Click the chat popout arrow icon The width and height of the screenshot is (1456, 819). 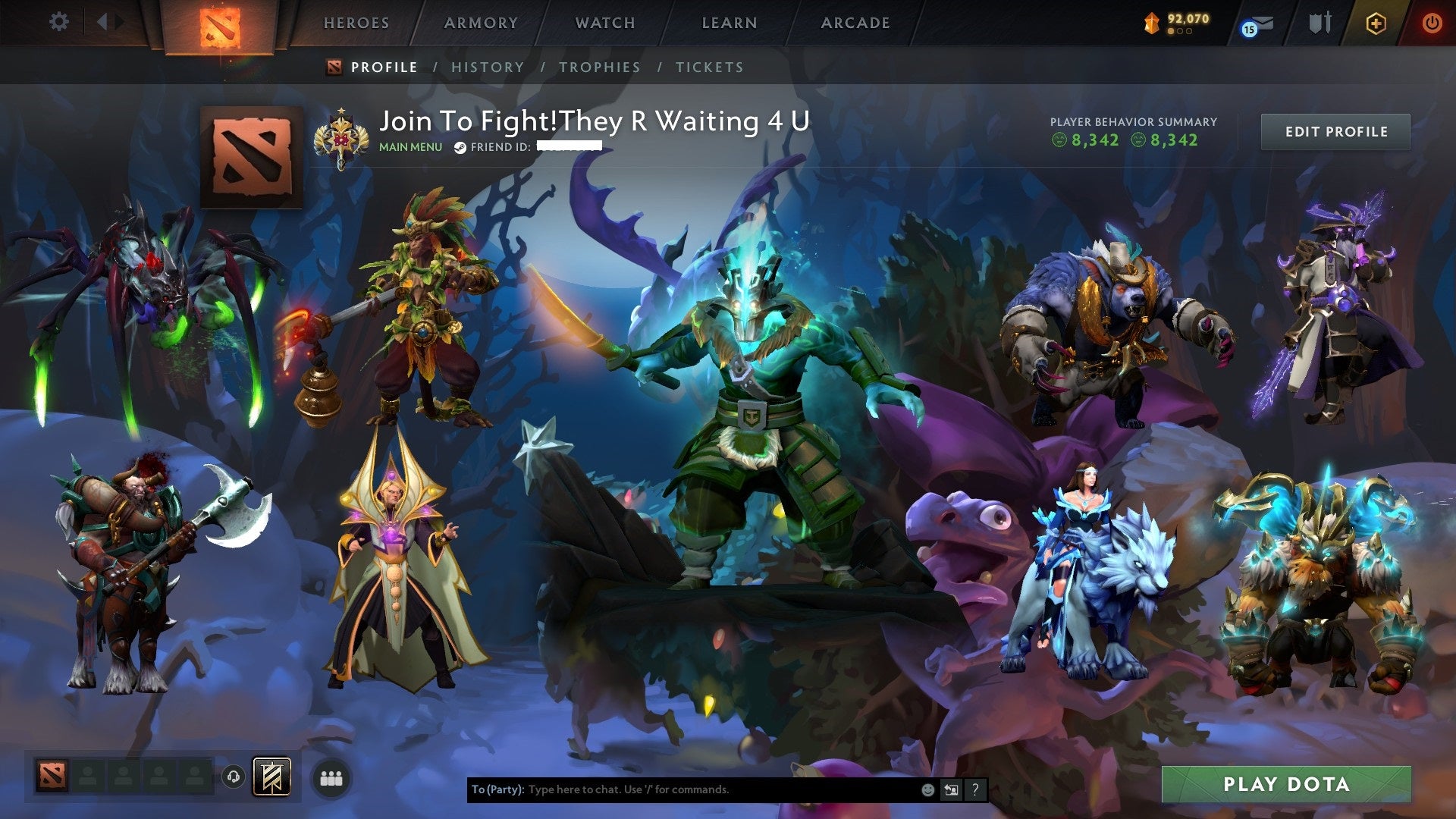[x=951, y=789]
